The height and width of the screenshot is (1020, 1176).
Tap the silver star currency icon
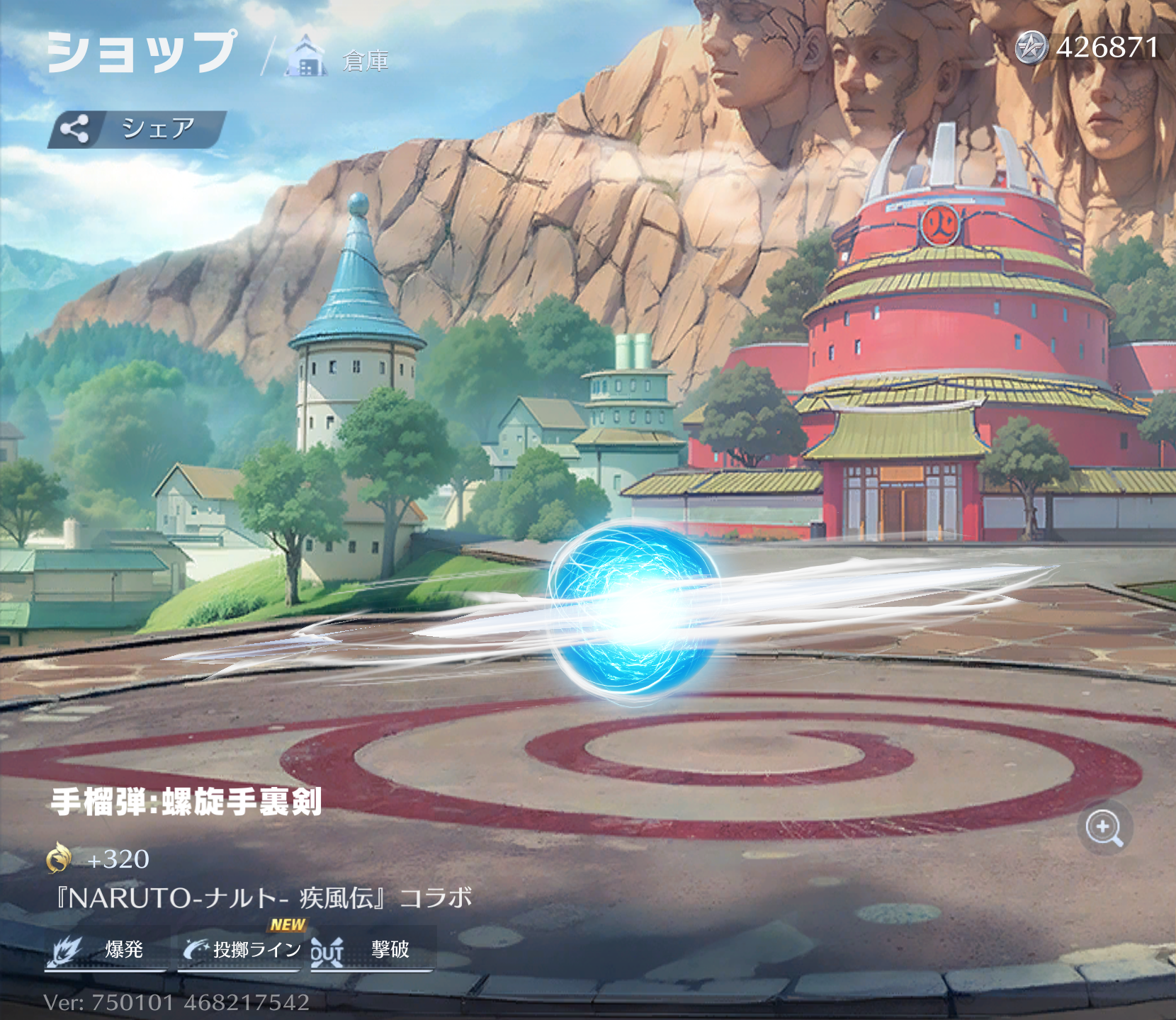click(1031, 48)
